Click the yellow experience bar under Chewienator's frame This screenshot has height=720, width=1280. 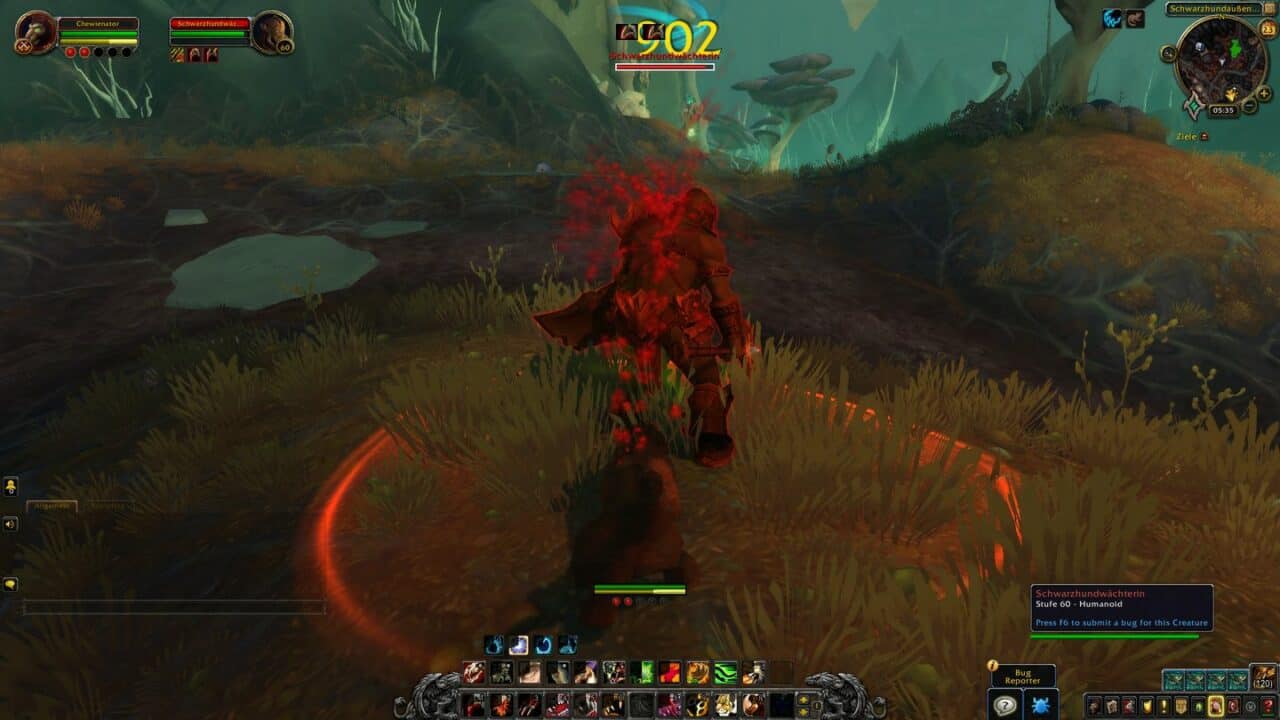[x=98, y=43]
